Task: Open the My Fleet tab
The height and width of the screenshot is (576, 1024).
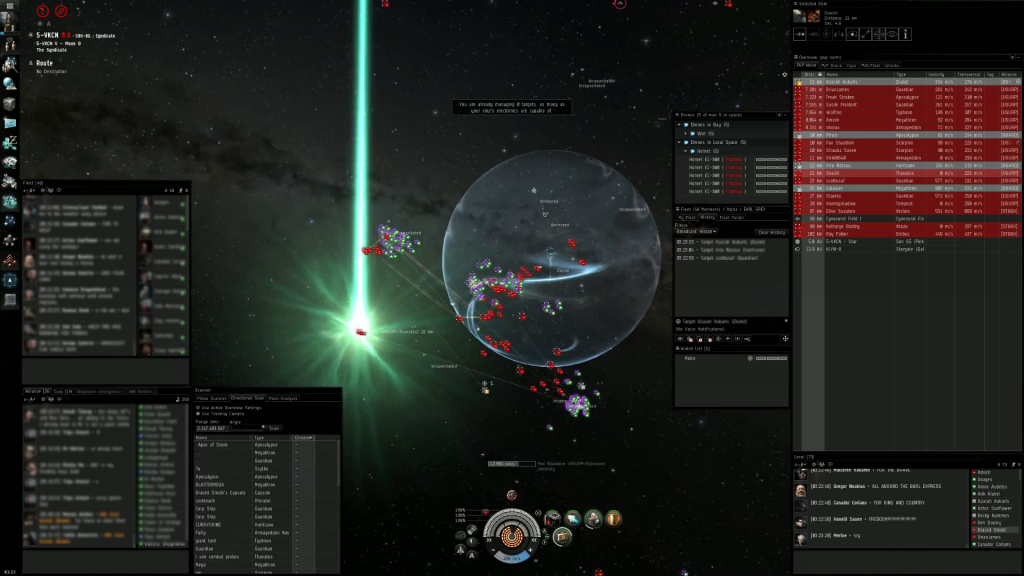Action: point(690,217)
